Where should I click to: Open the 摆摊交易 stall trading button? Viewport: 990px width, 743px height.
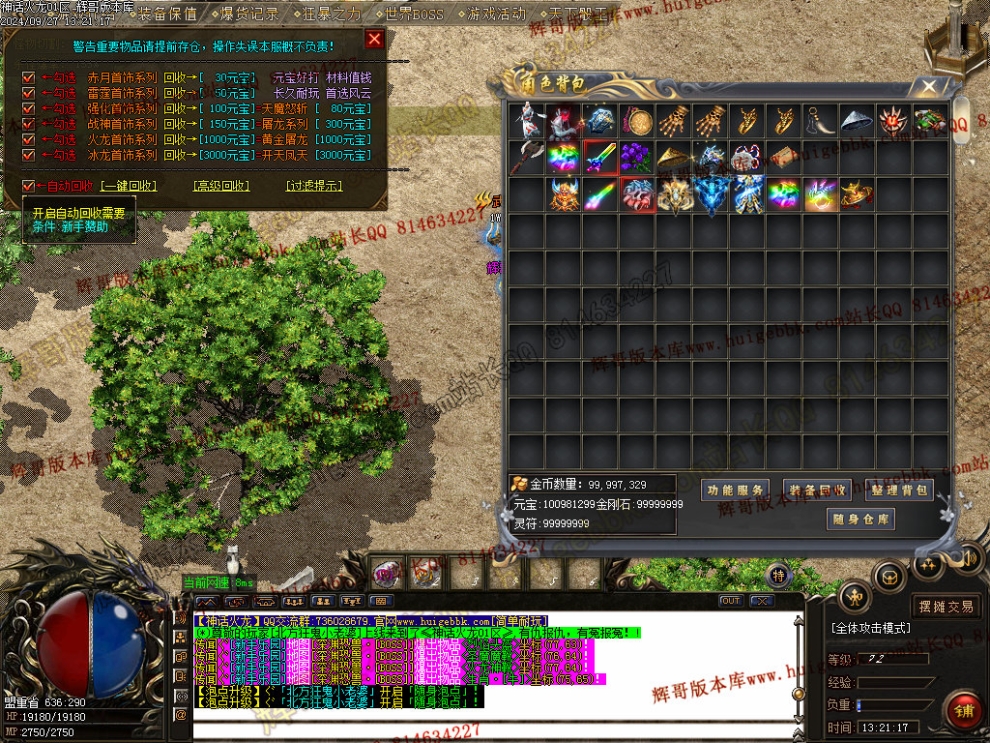946,606
